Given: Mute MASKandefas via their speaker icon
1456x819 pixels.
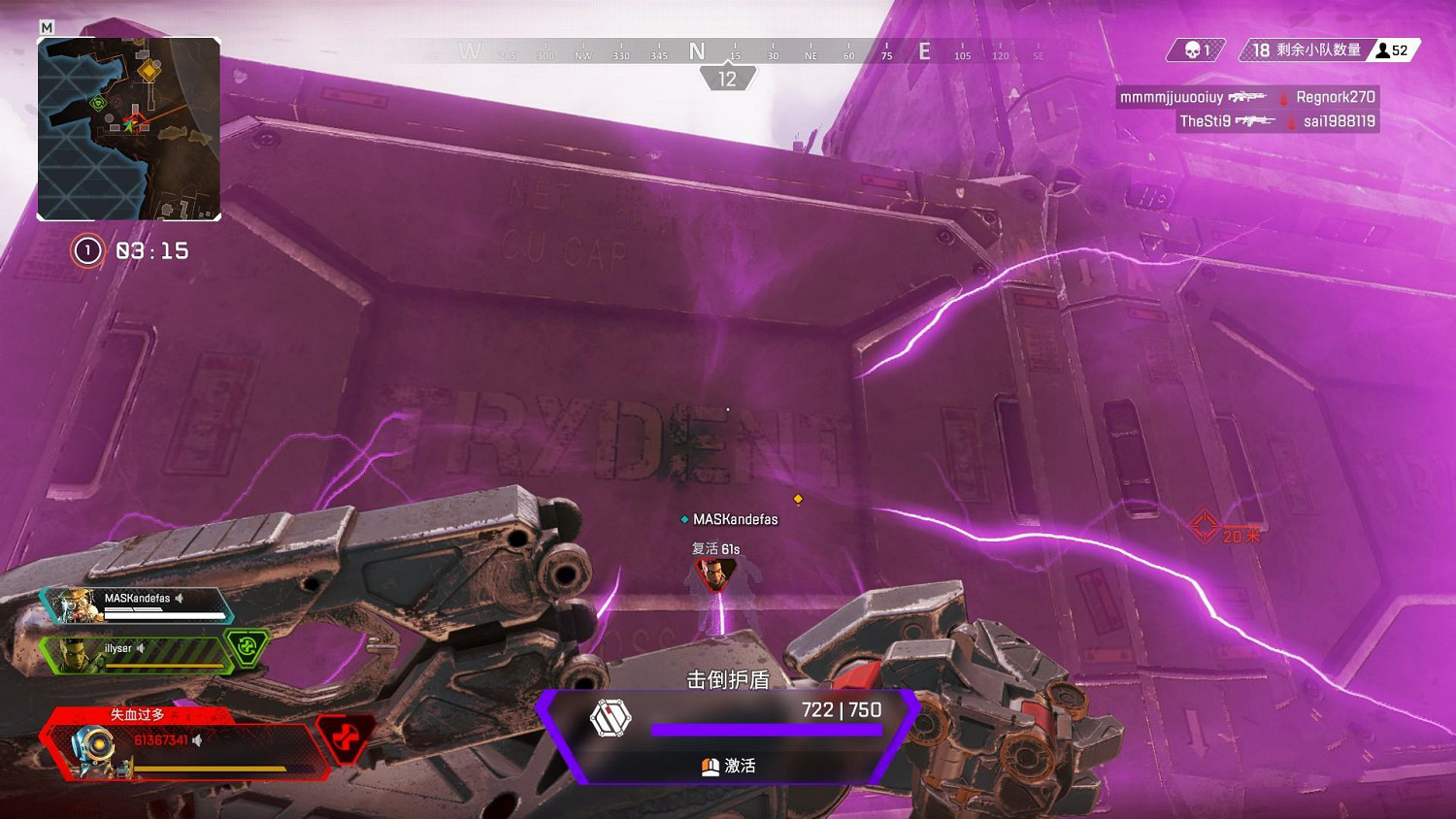Looking at the screenshot, I should click(x=180, y=598).
